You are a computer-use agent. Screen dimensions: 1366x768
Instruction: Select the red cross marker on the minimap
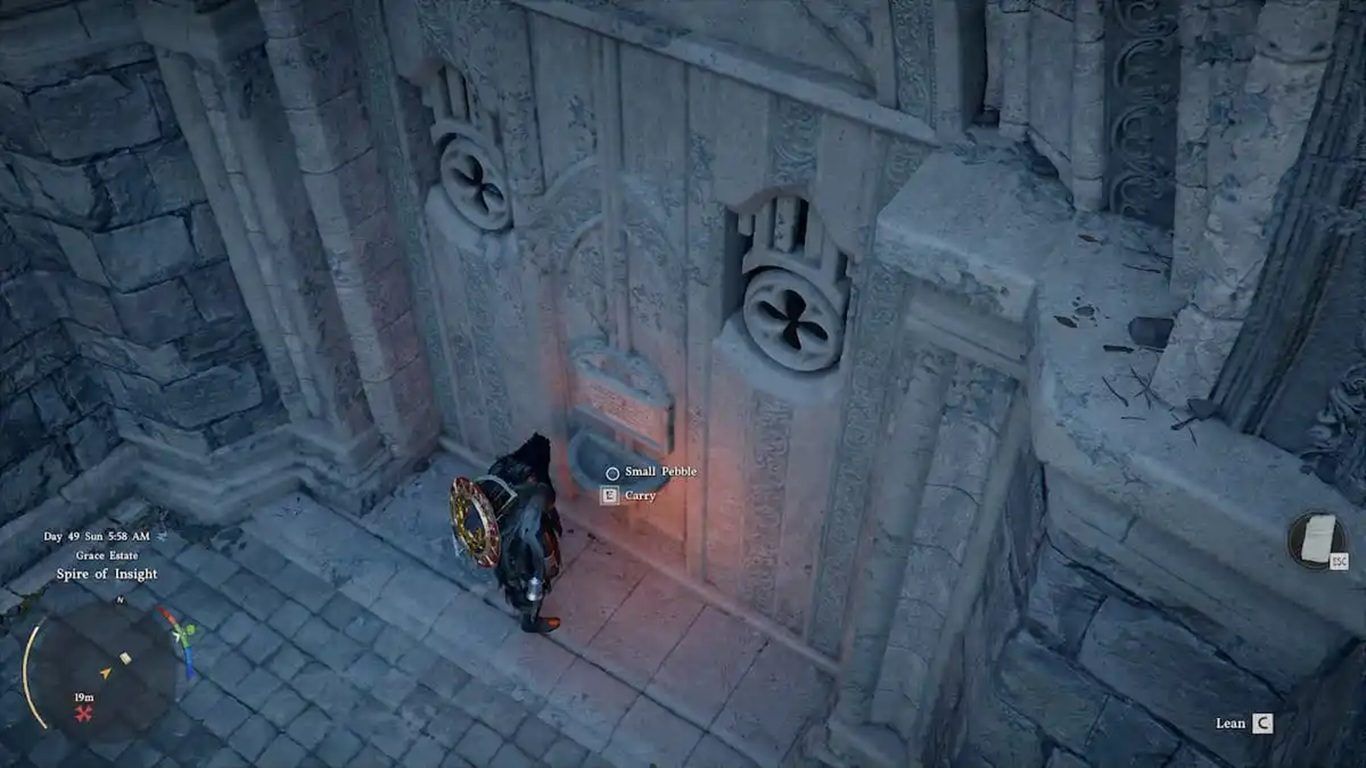(83, 713)
